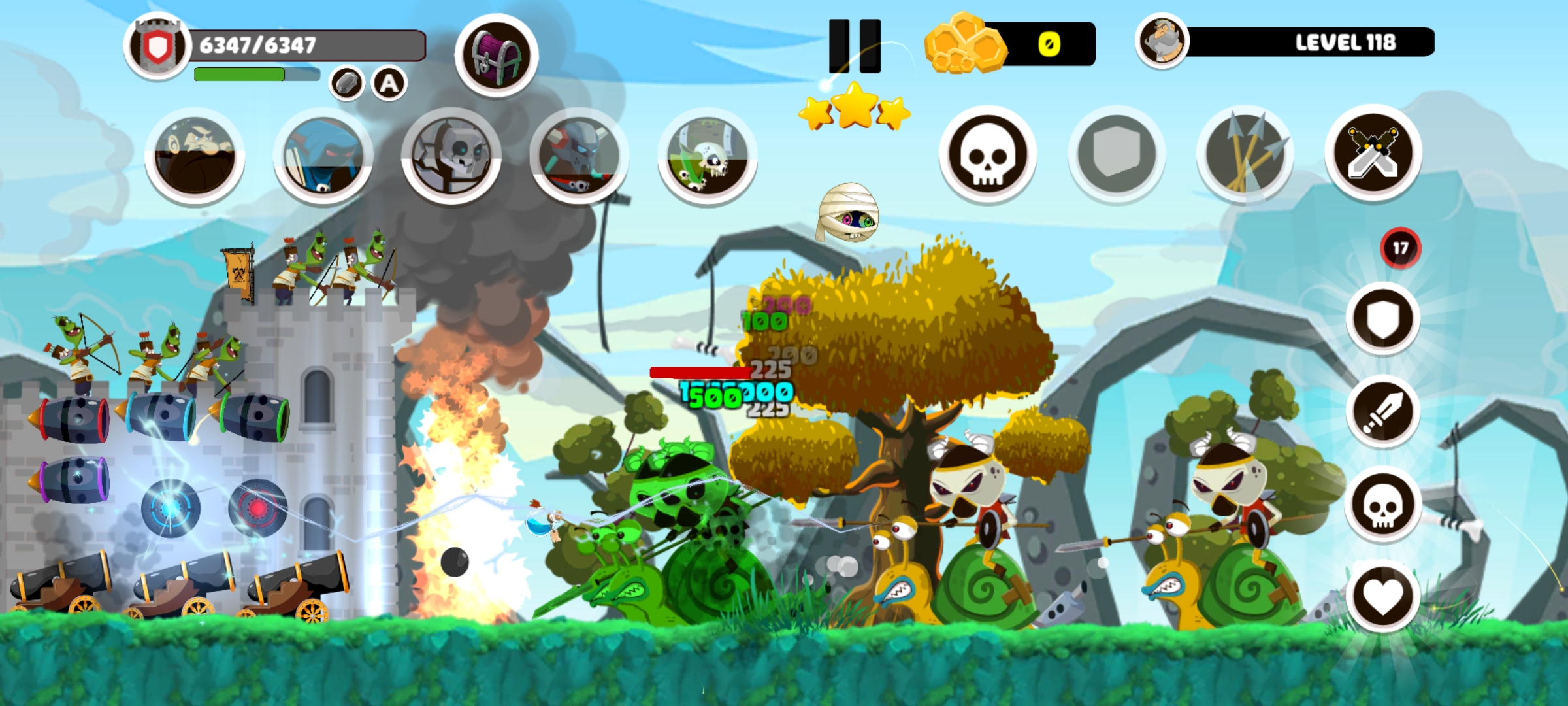Select the horned armored knight hero
The width and height of the screenshot is (1568, 706).
[x=579, y=157]
